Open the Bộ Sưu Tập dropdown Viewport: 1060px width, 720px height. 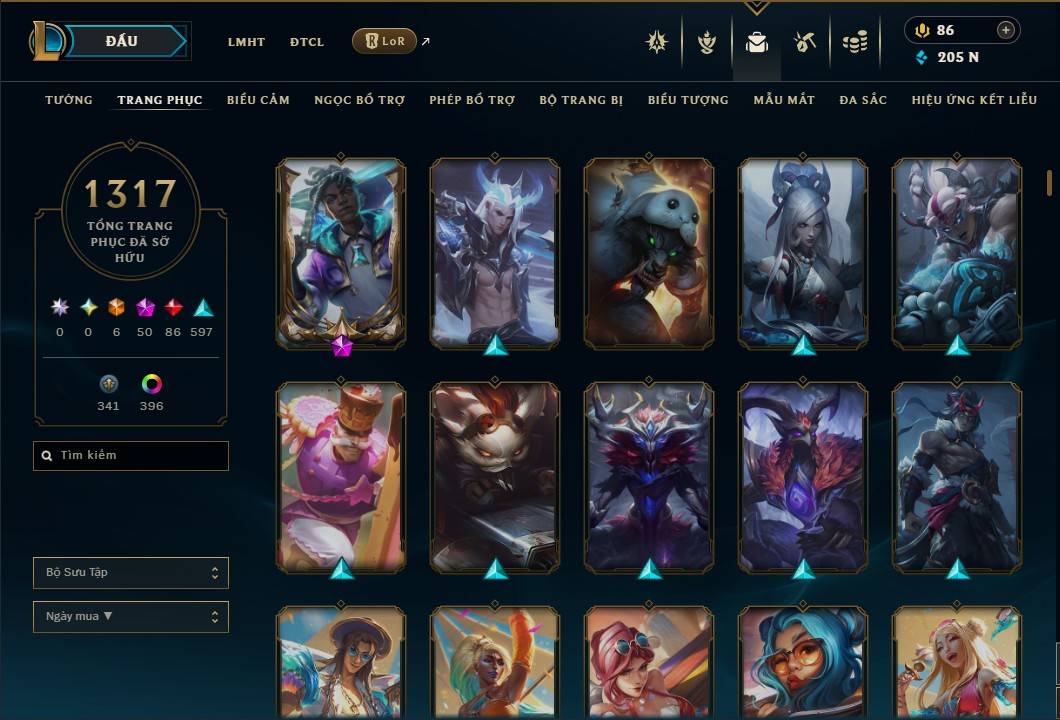(131, 573)
